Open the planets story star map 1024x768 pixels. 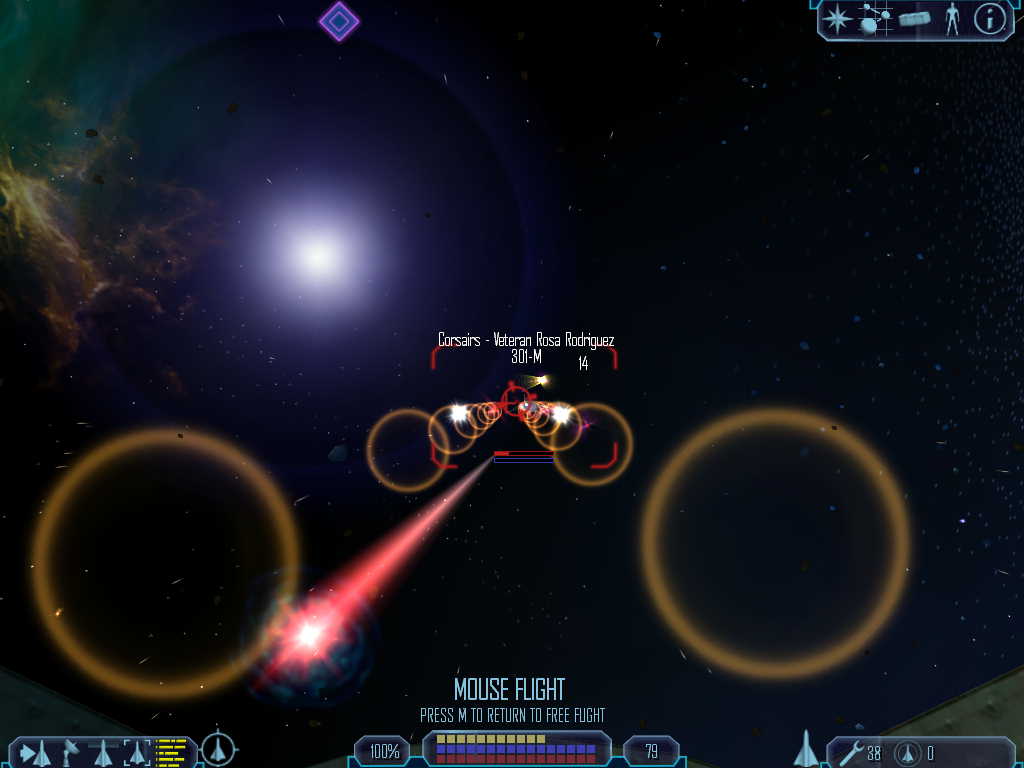click(x=875, y=19)
